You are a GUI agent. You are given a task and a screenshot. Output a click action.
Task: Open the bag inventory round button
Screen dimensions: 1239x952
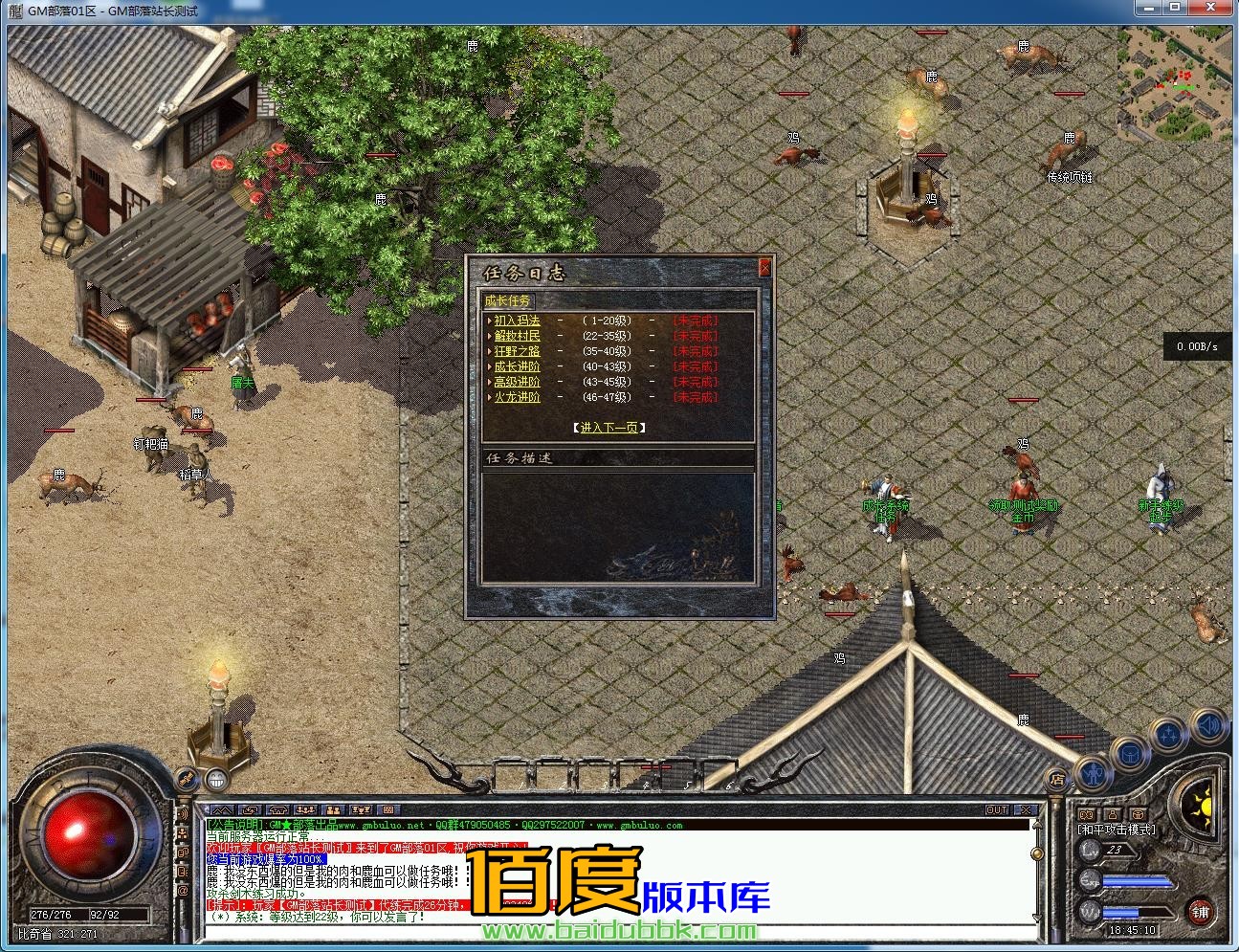click(1130, 753)
